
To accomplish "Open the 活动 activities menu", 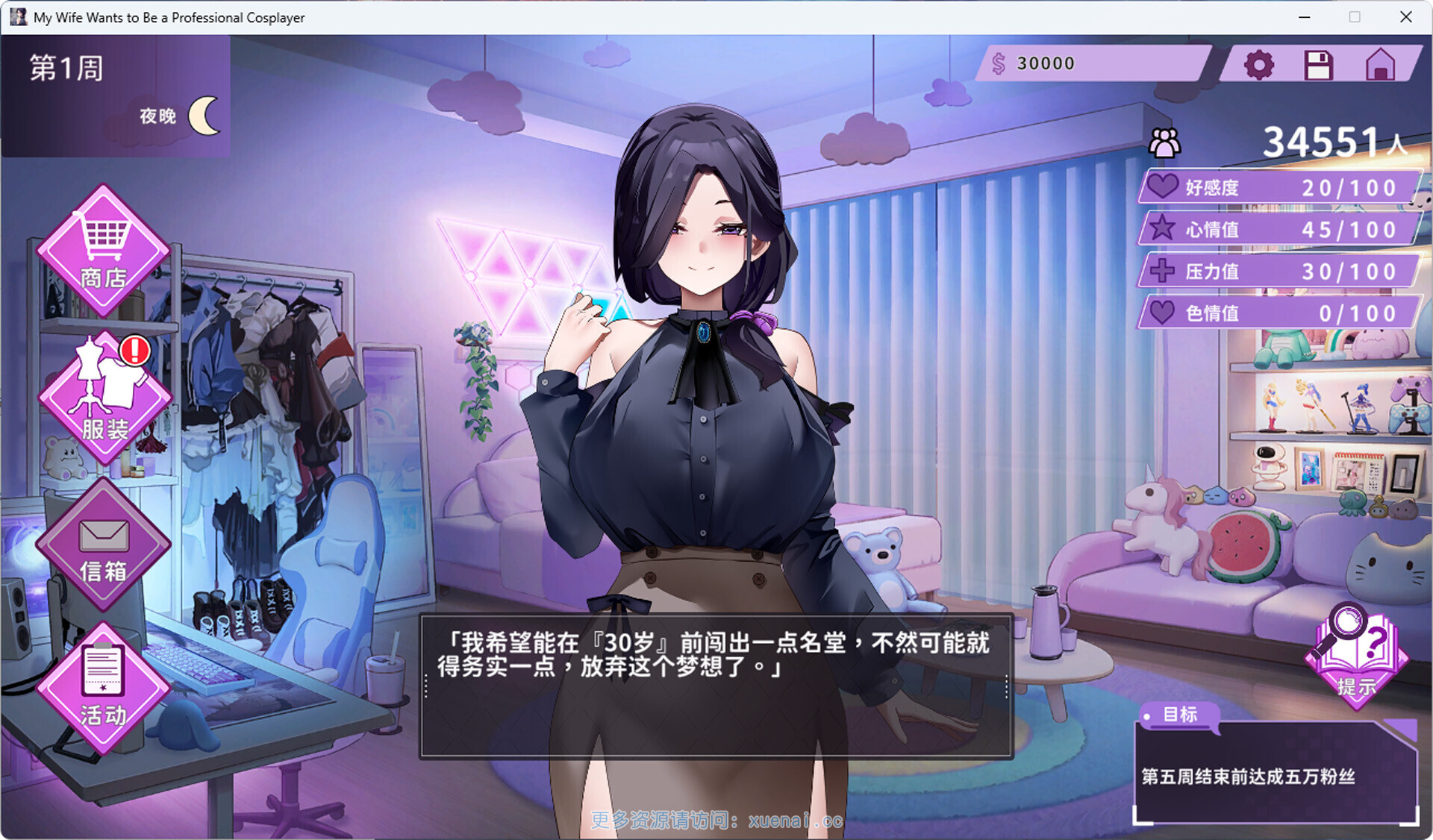I will point(103,686).
